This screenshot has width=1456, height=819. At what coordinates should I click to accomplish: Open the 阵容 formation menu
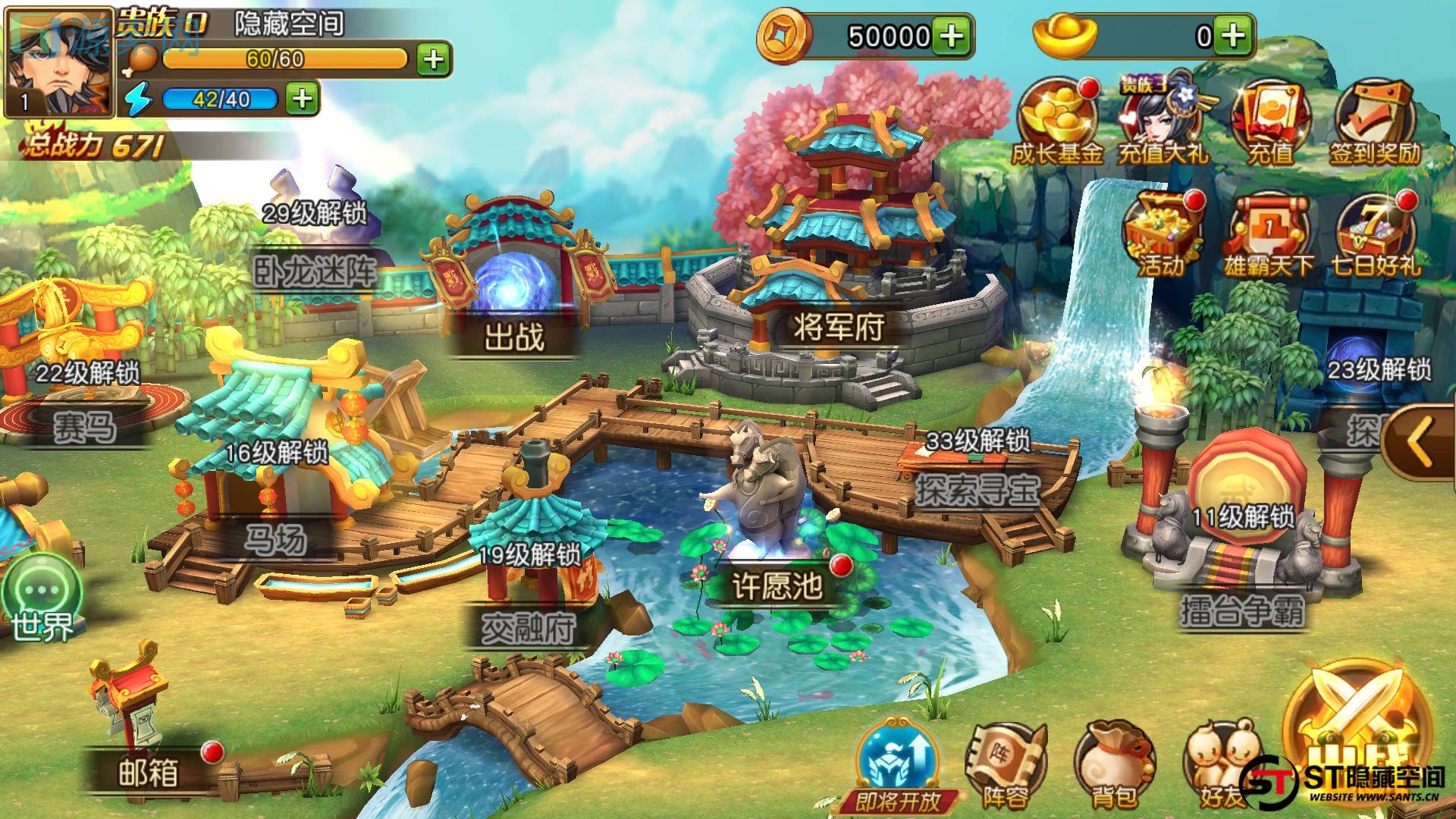(x=1006, y=766)
